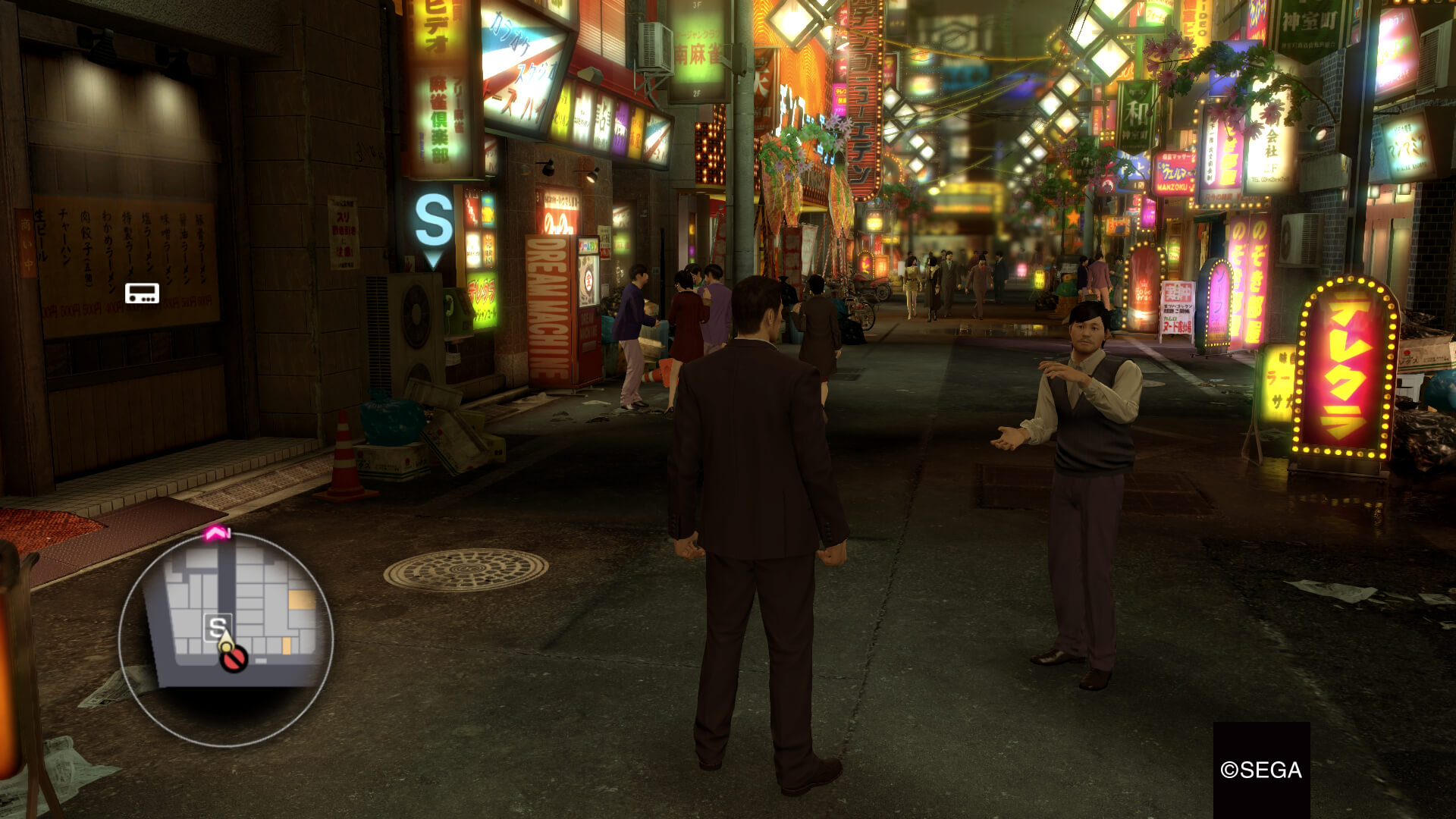The width and height of the screenshot is (1456, 819).
Task: Click the circular minimap
Action: pyautogui.click(x=226, y=639)
